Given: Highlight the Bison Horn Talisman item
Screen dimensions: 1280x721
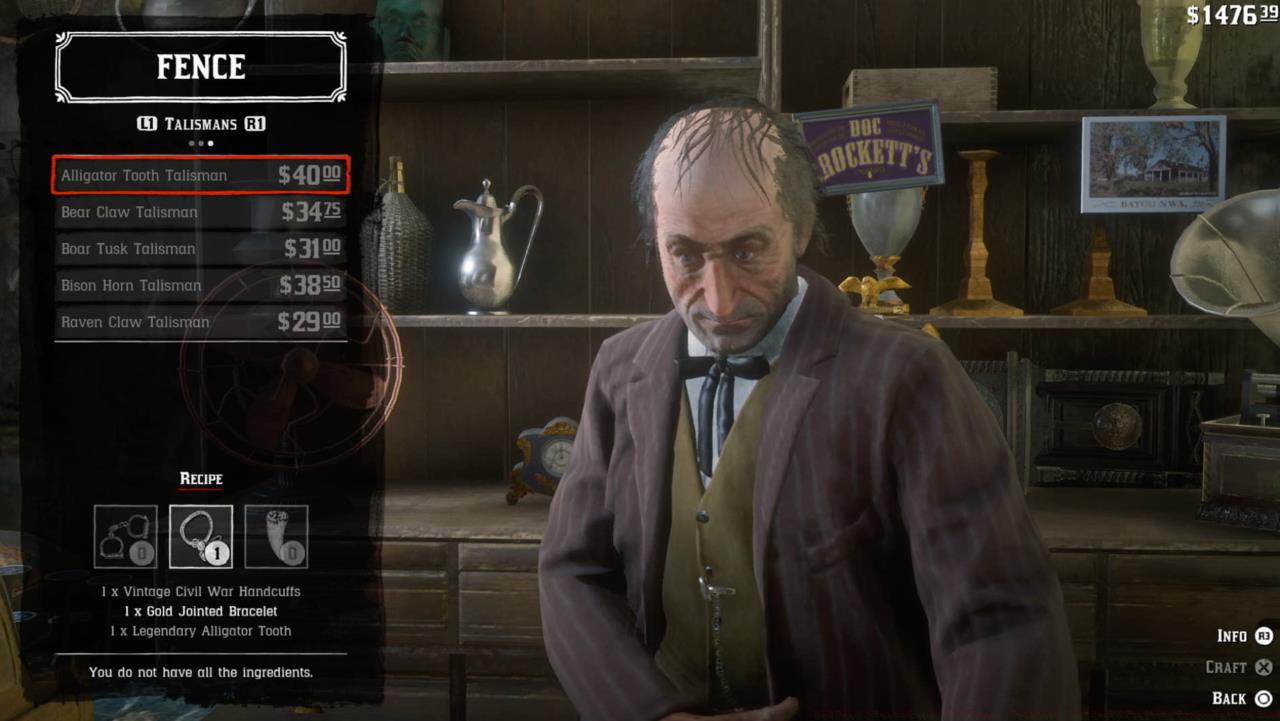Looking at the screenshot, I should (x=200, y=286).
